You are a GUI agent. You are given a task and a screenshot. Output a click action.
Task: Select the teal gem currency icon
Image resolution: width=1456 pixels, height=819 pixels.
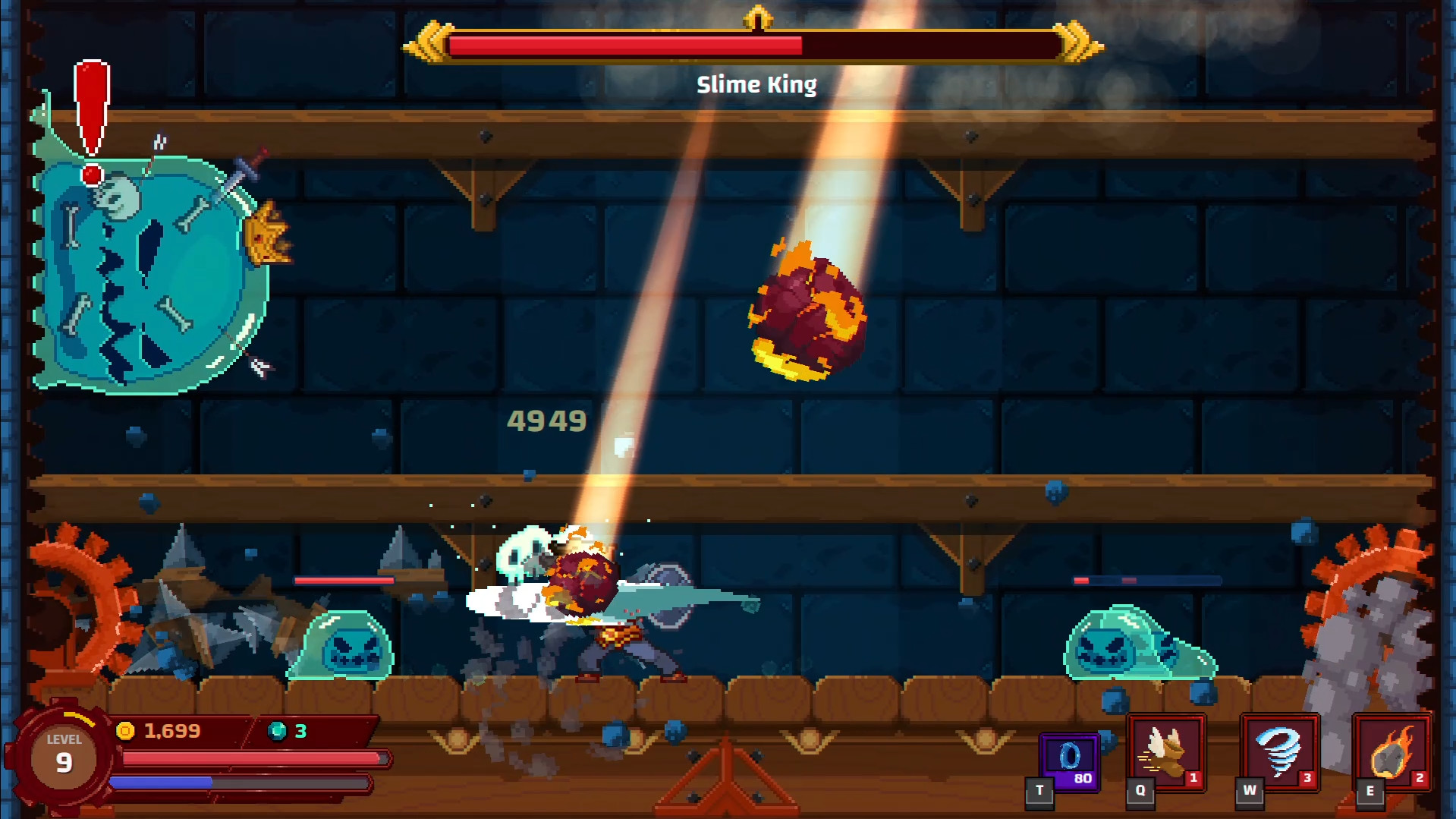(x=278, y=731)
